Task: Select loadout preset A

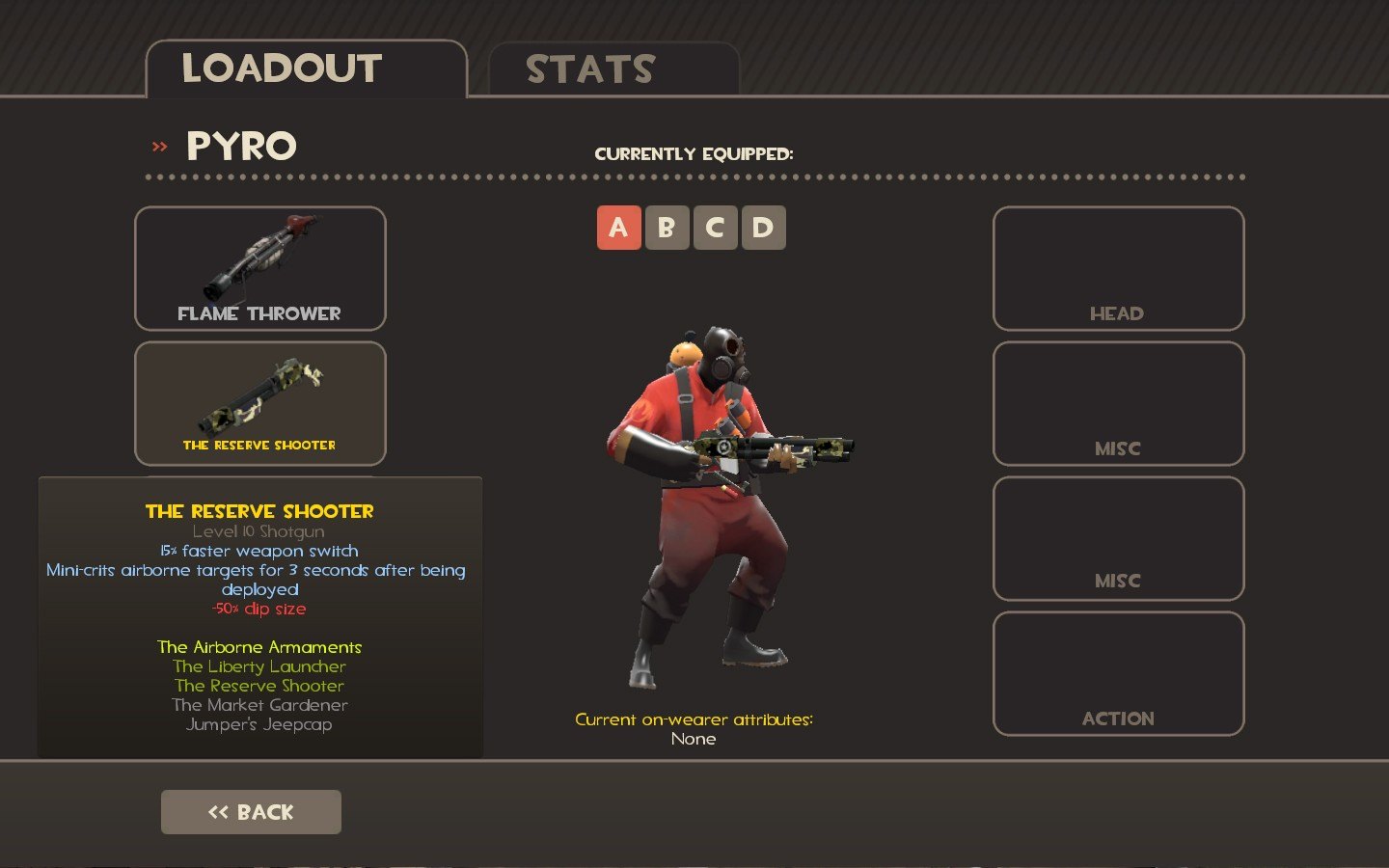Action: coord(619,228)
